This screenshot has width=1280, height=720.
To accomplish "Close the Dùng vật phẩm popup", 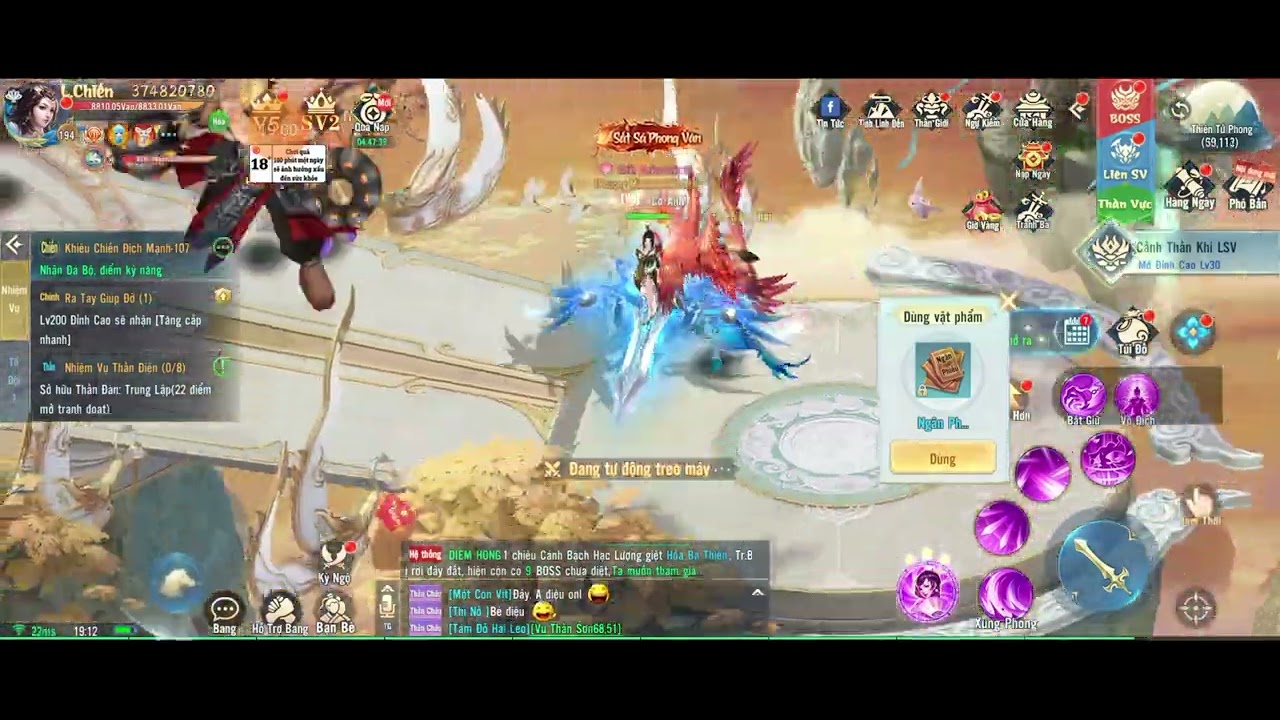I will (x=1008, y=300).
